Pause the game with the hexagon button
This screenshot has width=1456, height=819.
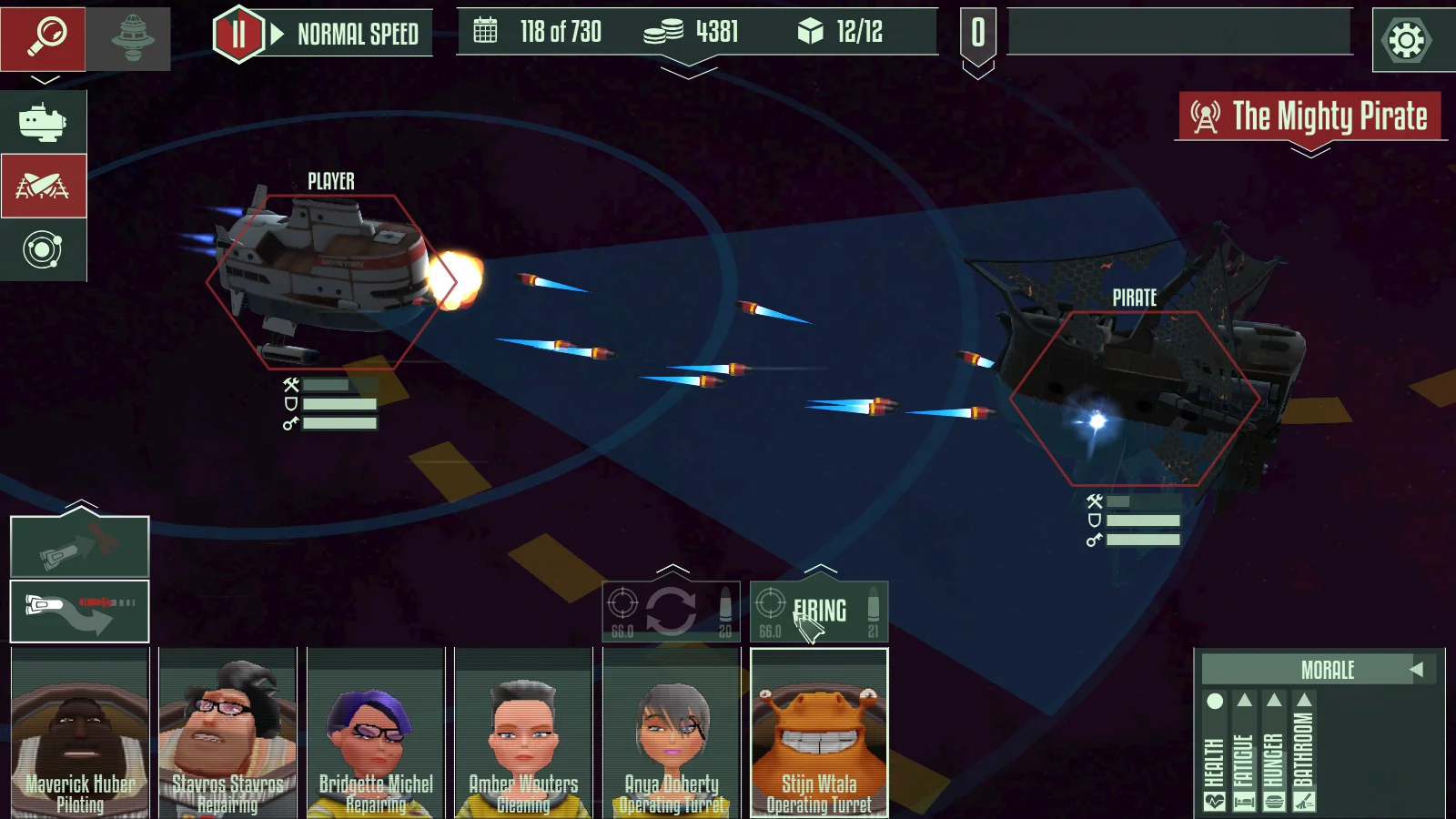[x=238, y=35]
